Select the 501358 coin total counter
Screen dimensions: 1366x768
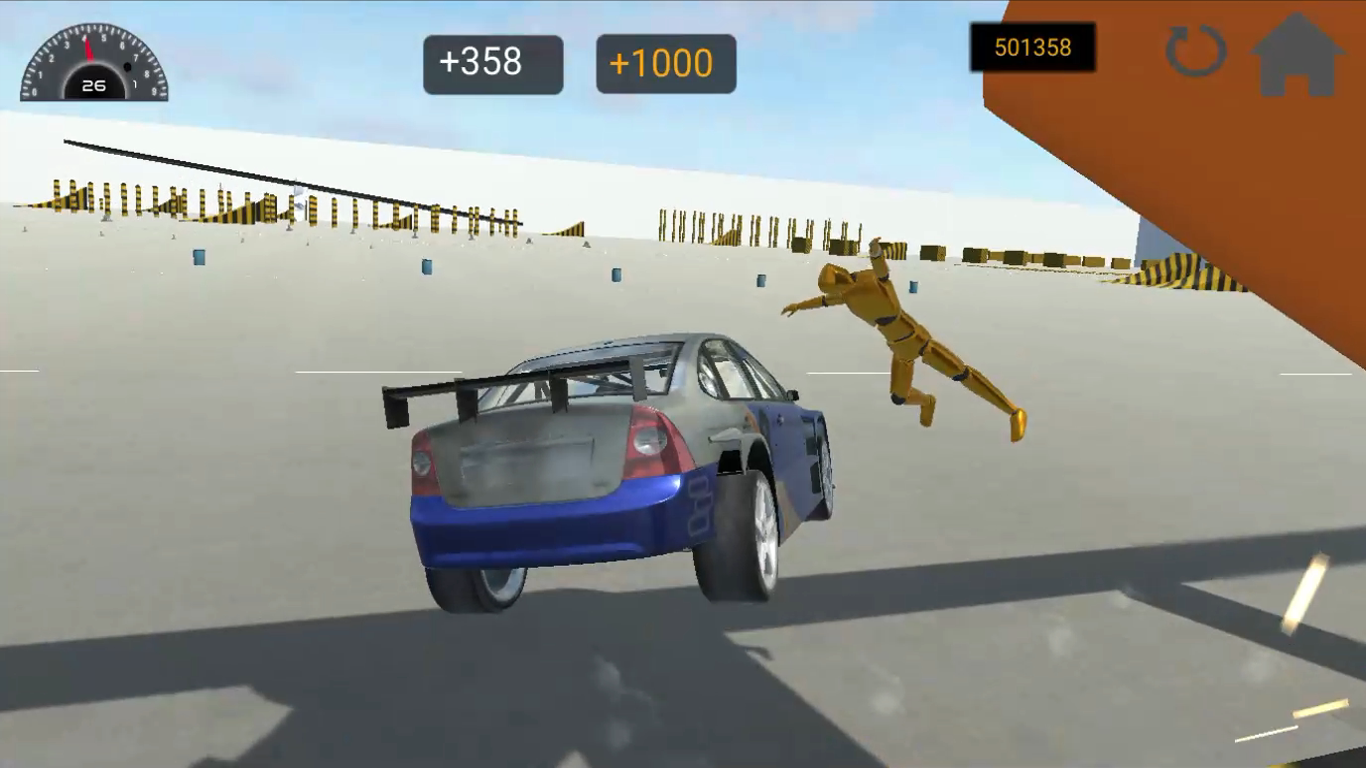tap(1033, 47)
